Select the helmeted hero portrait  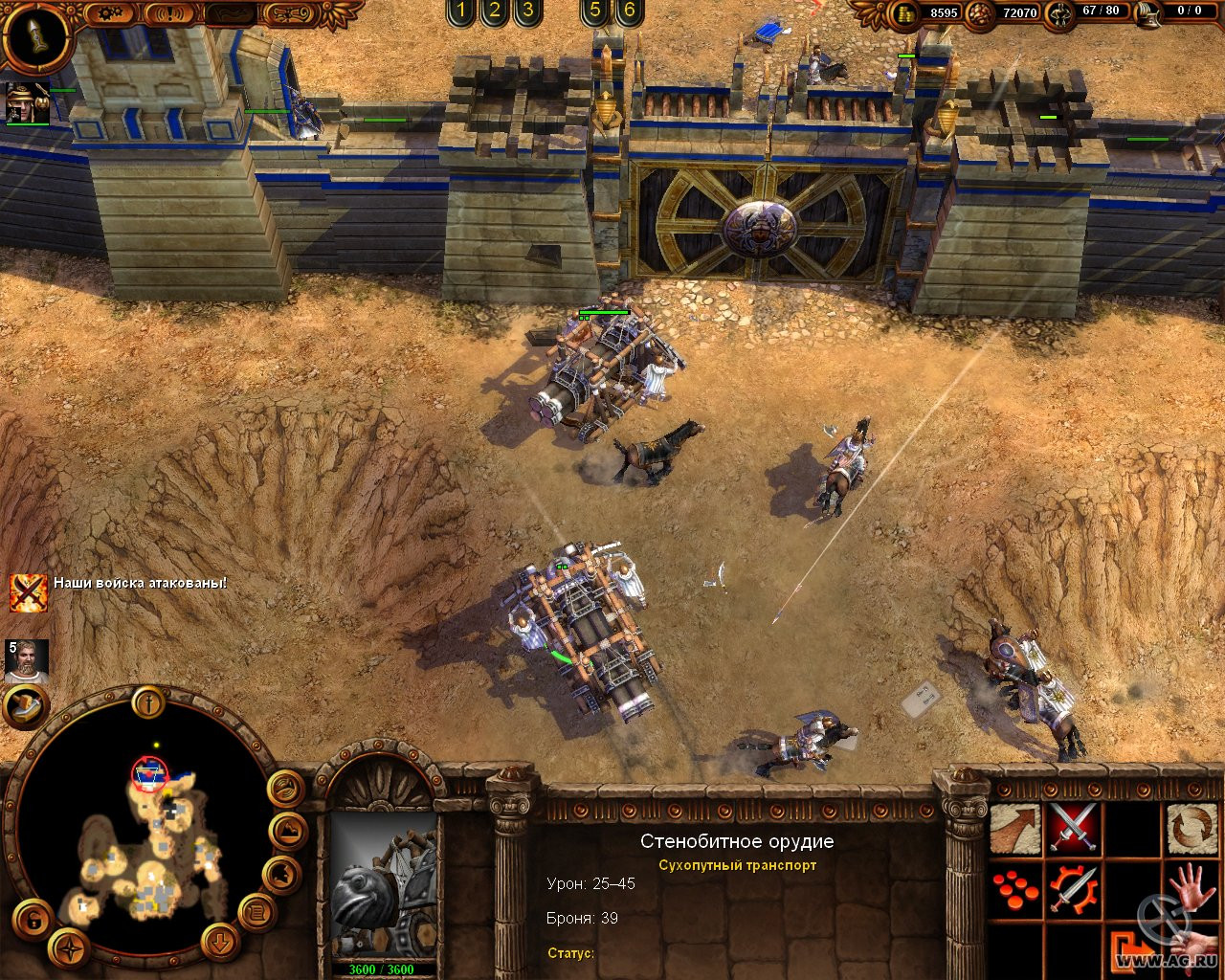pyautogui.click(x=27, y=102)
